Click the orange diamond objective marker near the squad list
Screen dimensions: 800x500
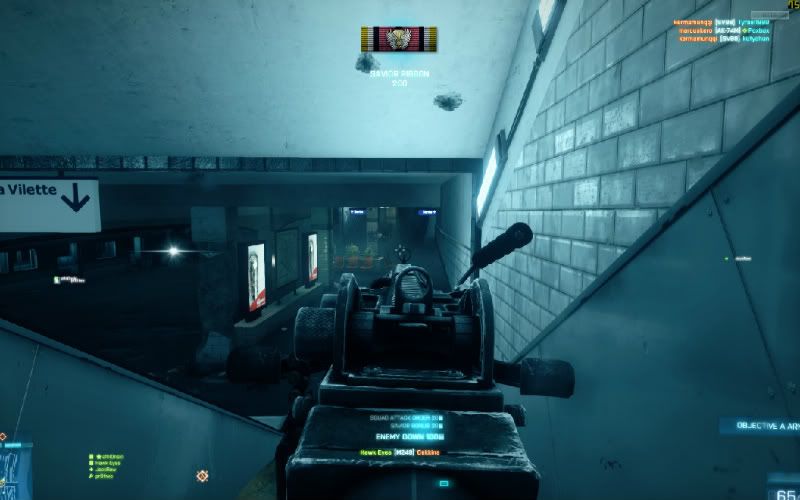pos(202,476)
